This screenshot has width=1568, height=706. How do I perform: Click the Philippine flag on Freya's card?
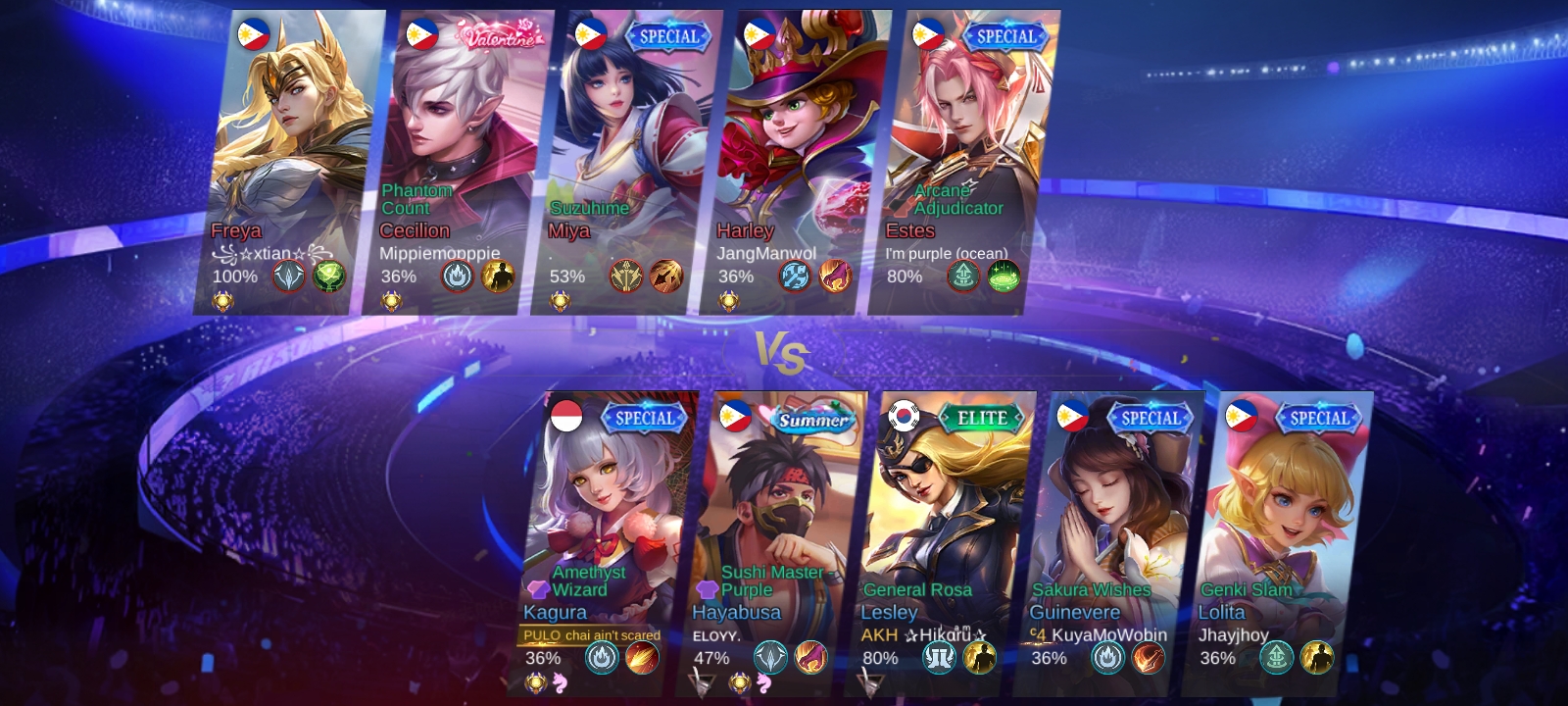253,35
